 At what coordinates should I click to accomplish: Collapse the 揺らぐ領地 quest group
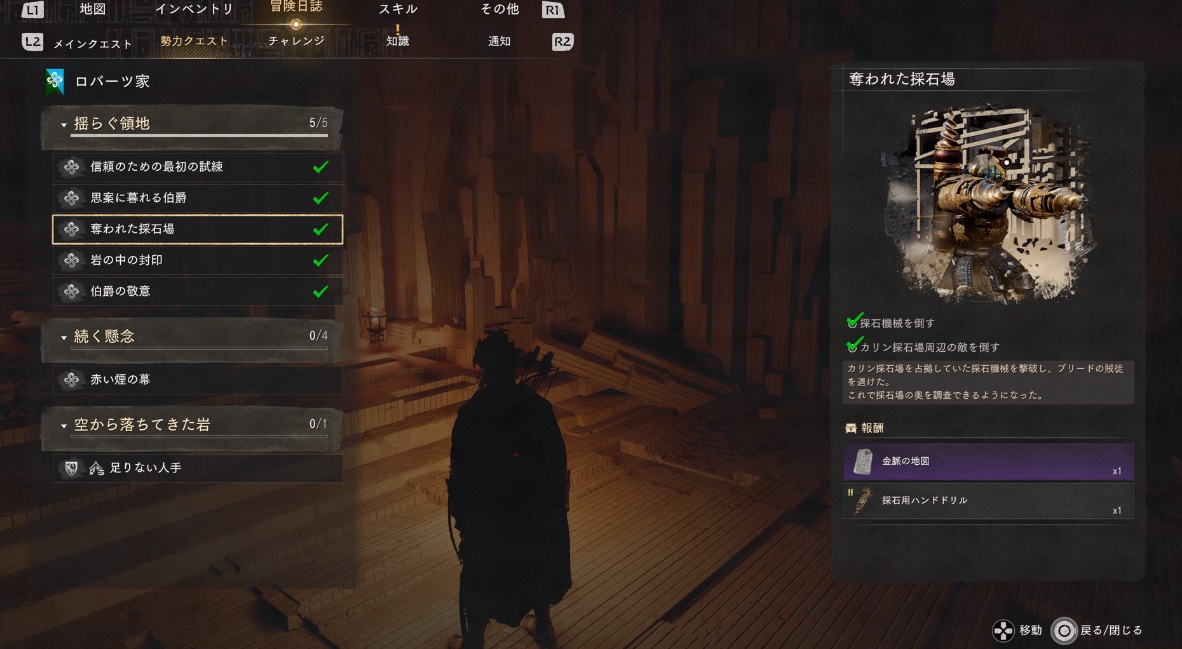point(193,124)
